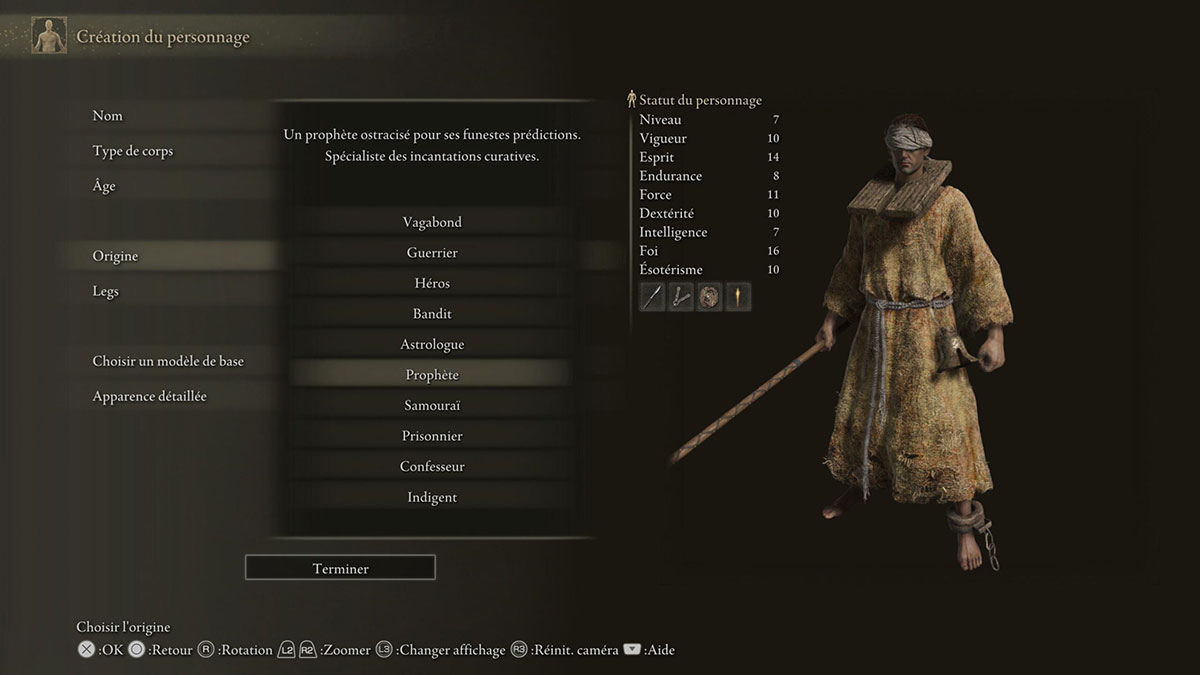Select the Confesseur origin
The width and height of the screenshot is (1200, 675).
click(x=432, y=466)
